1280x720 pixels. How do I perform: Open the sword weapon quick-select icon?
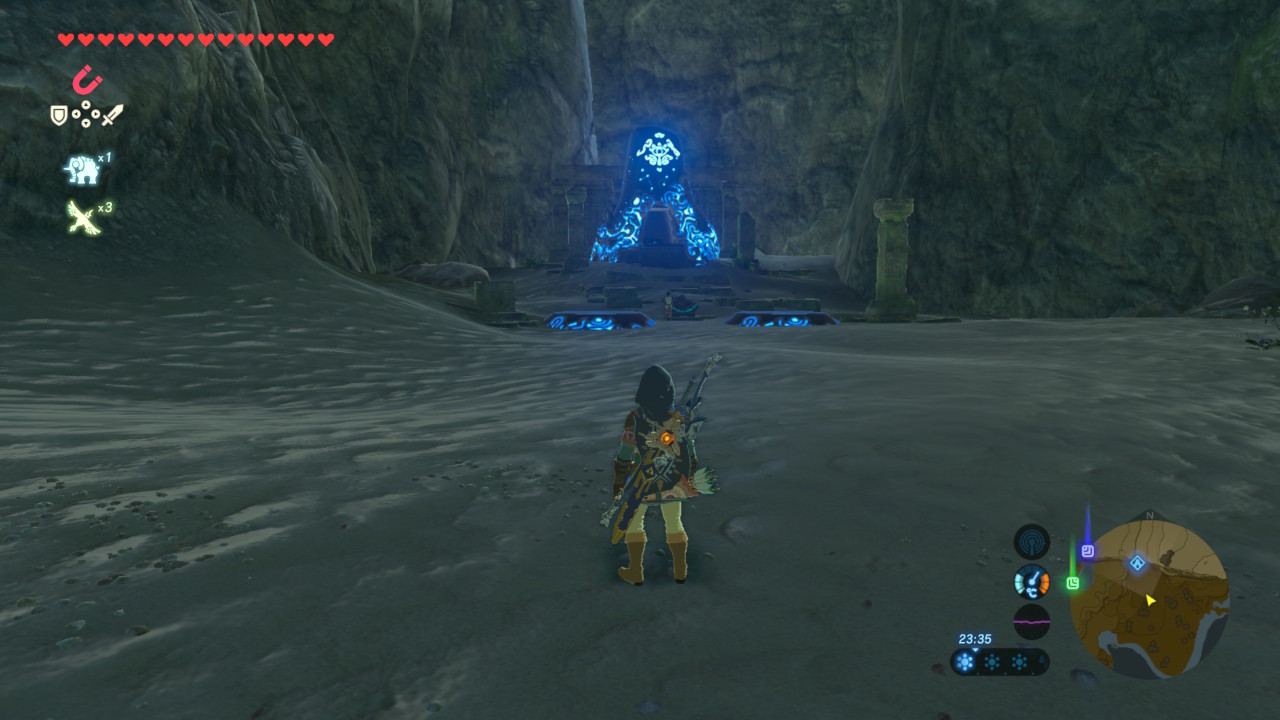point(111,116)
